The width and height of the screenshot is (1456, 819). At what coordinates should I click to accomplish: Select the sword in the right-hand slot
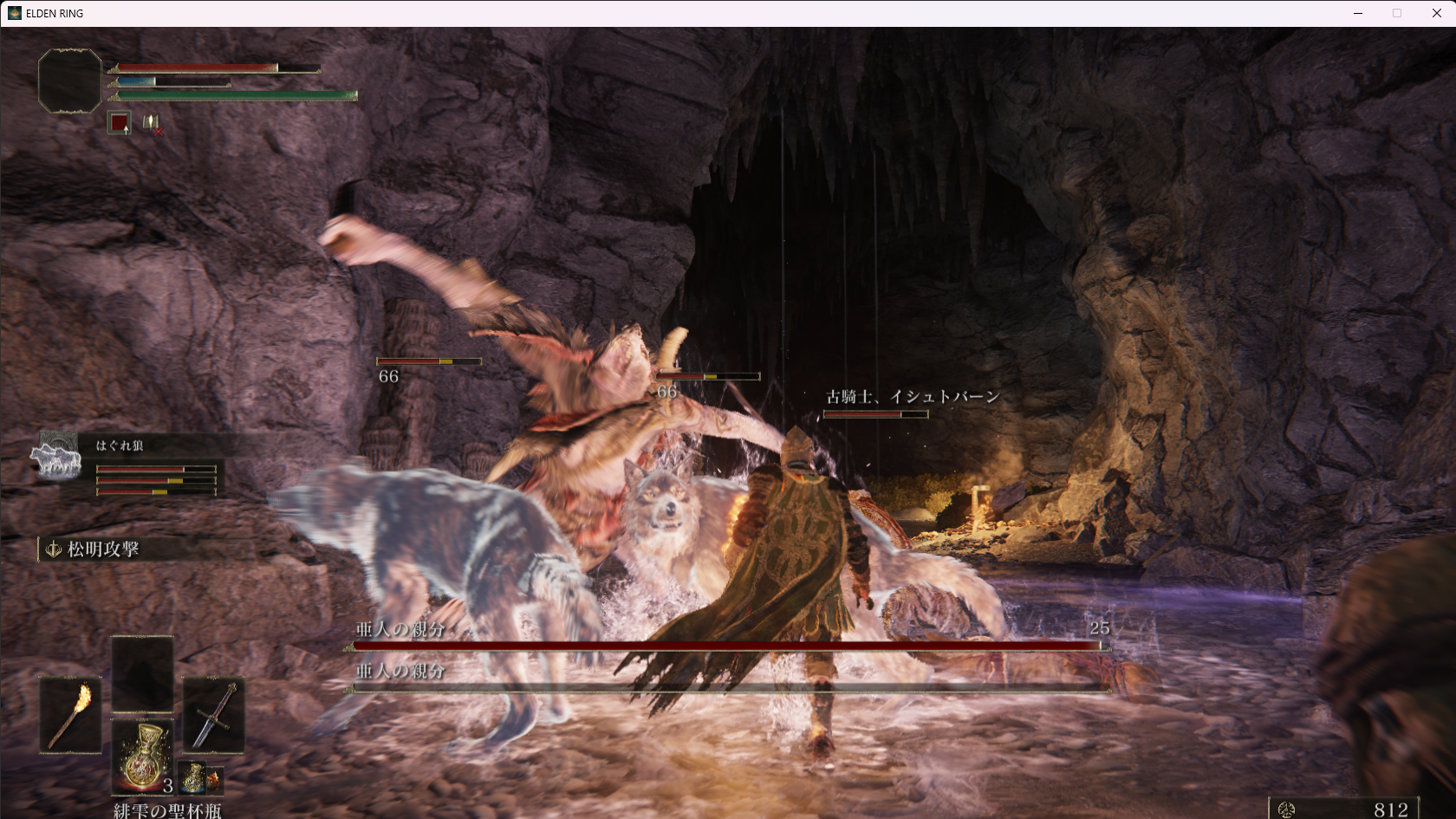click(213, 715)
